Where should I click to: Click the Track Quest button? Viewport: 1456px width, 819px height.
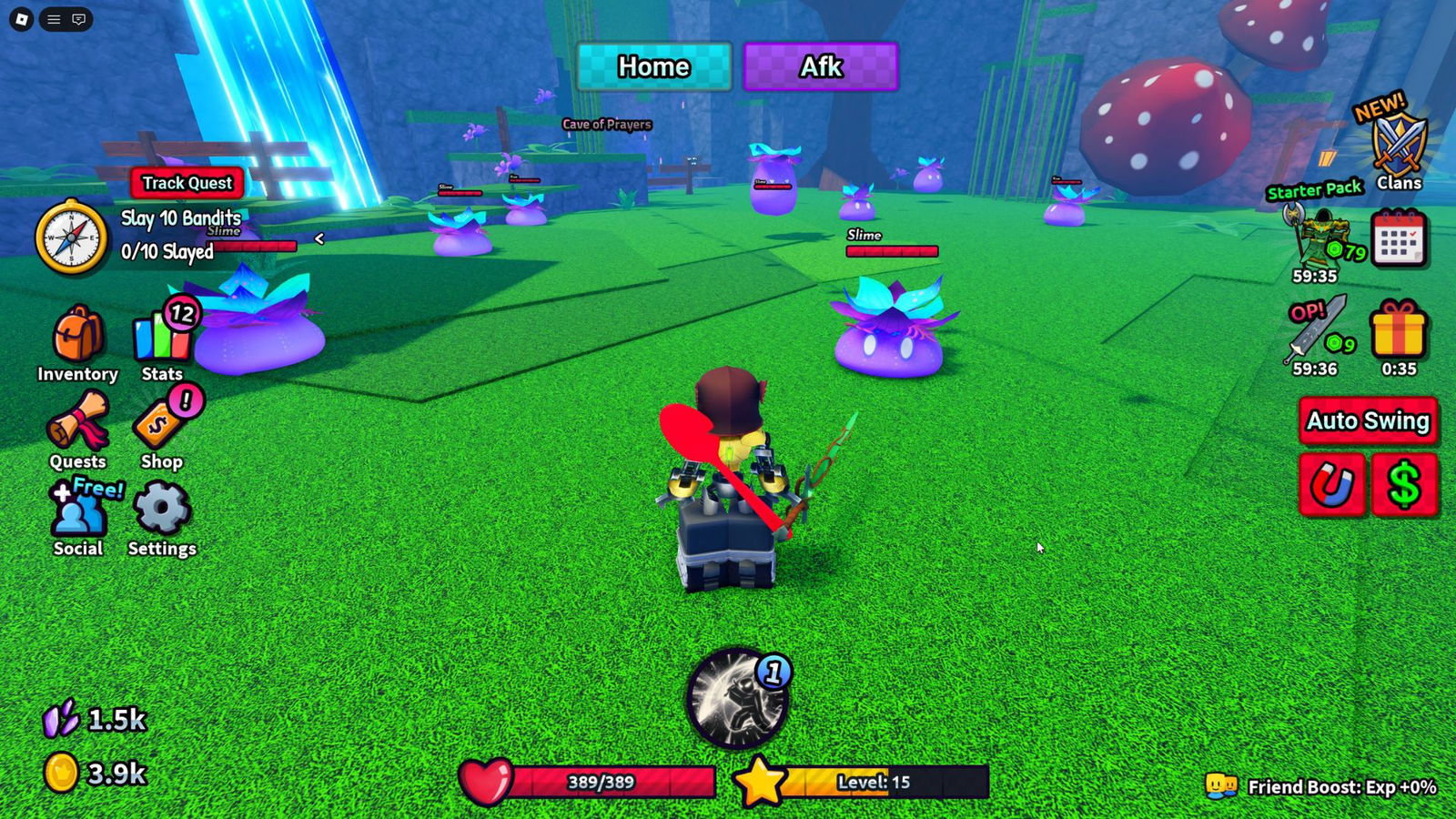coord(187,183)
